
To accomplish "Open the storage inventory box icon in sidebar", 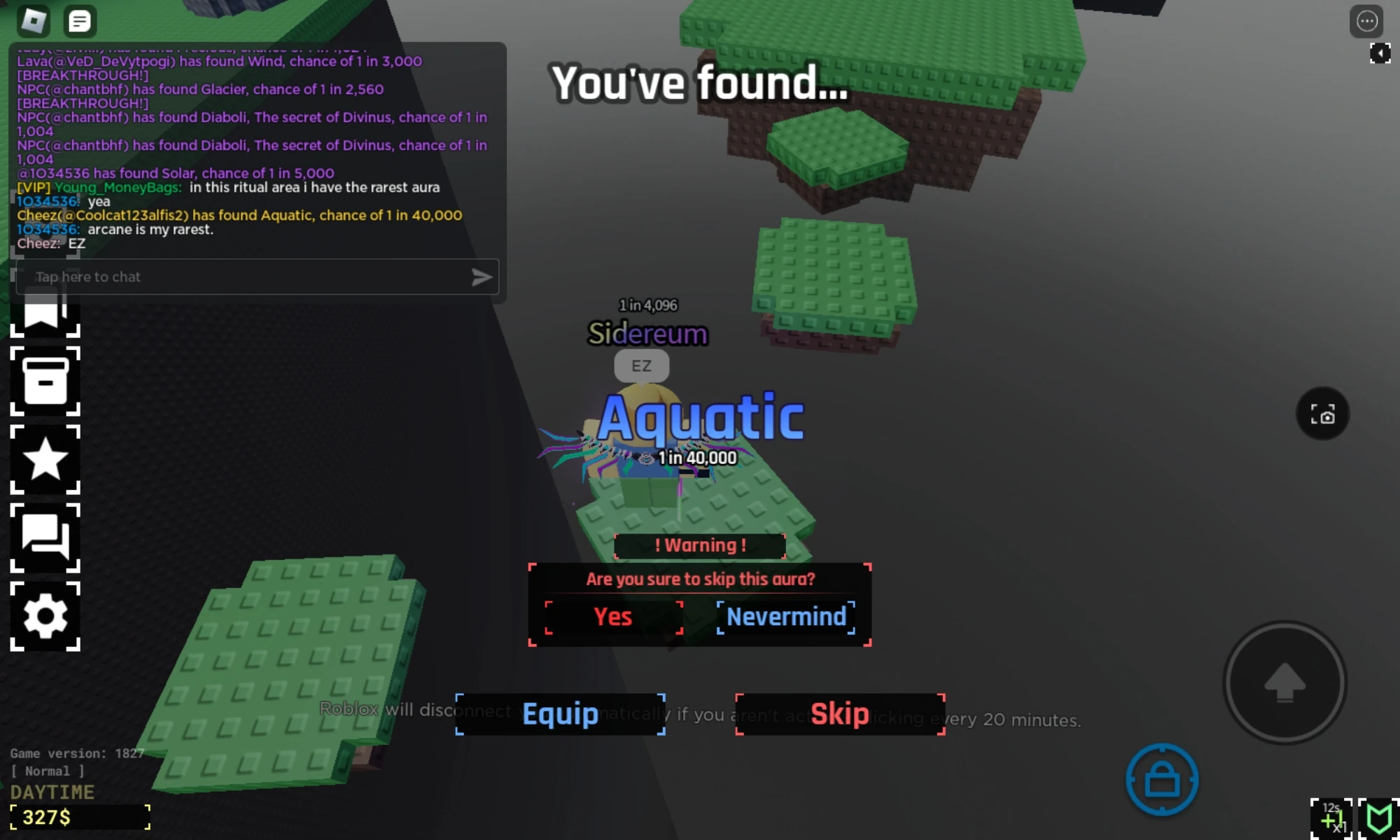I will [45, 380].
